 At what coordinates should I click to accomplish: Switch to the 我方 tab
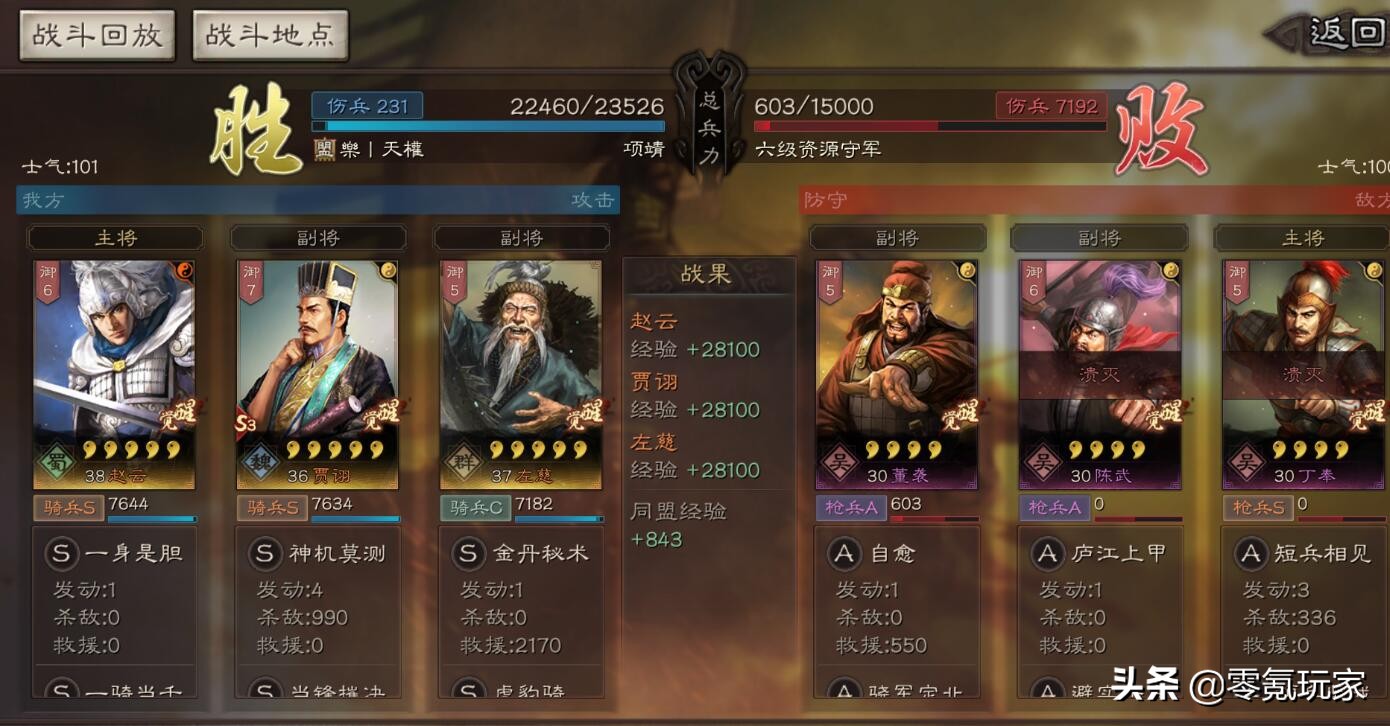tap(40, 198)
